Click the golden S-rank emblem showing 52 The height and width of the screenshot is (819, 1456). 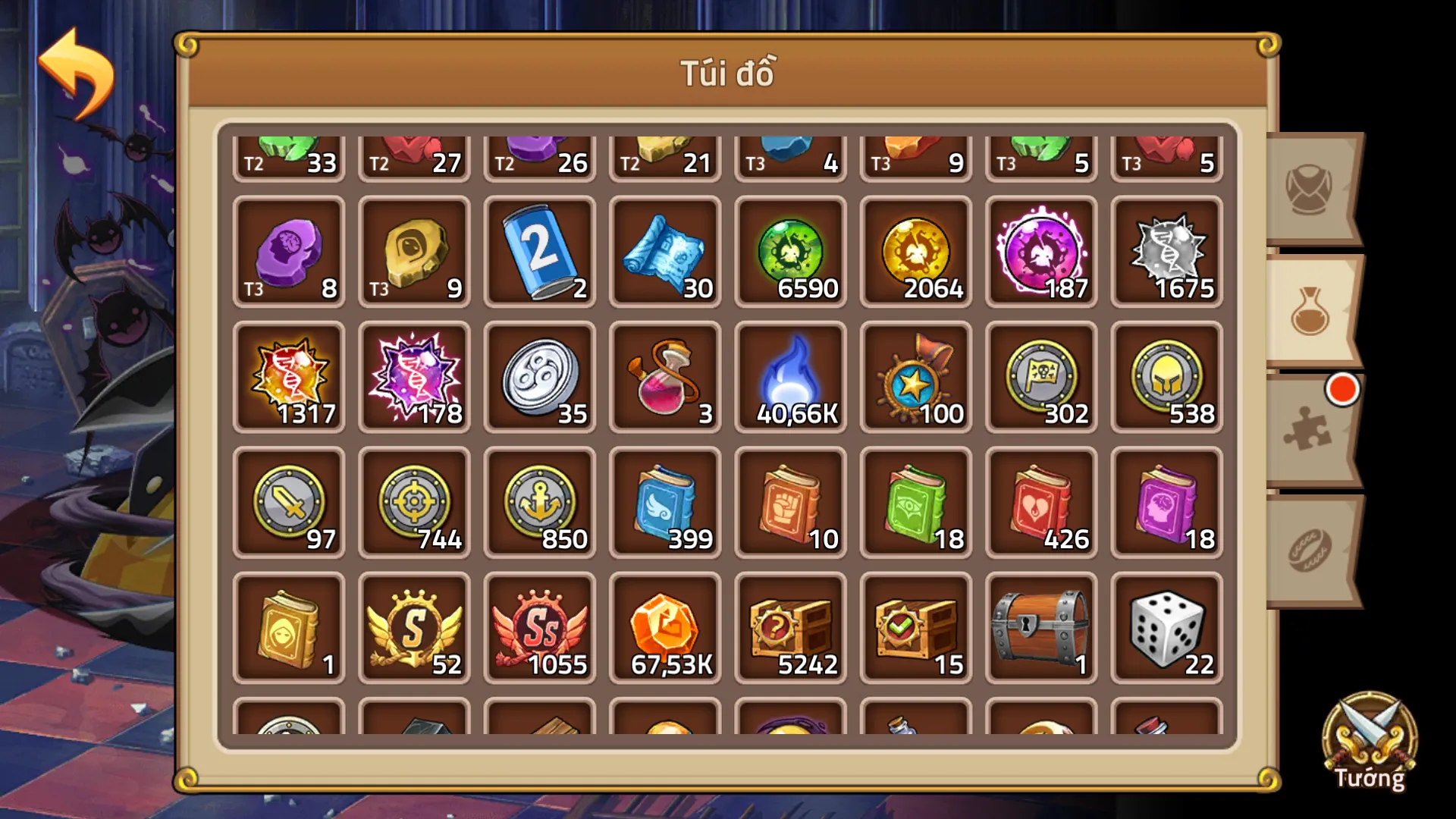tap(413, 626)
